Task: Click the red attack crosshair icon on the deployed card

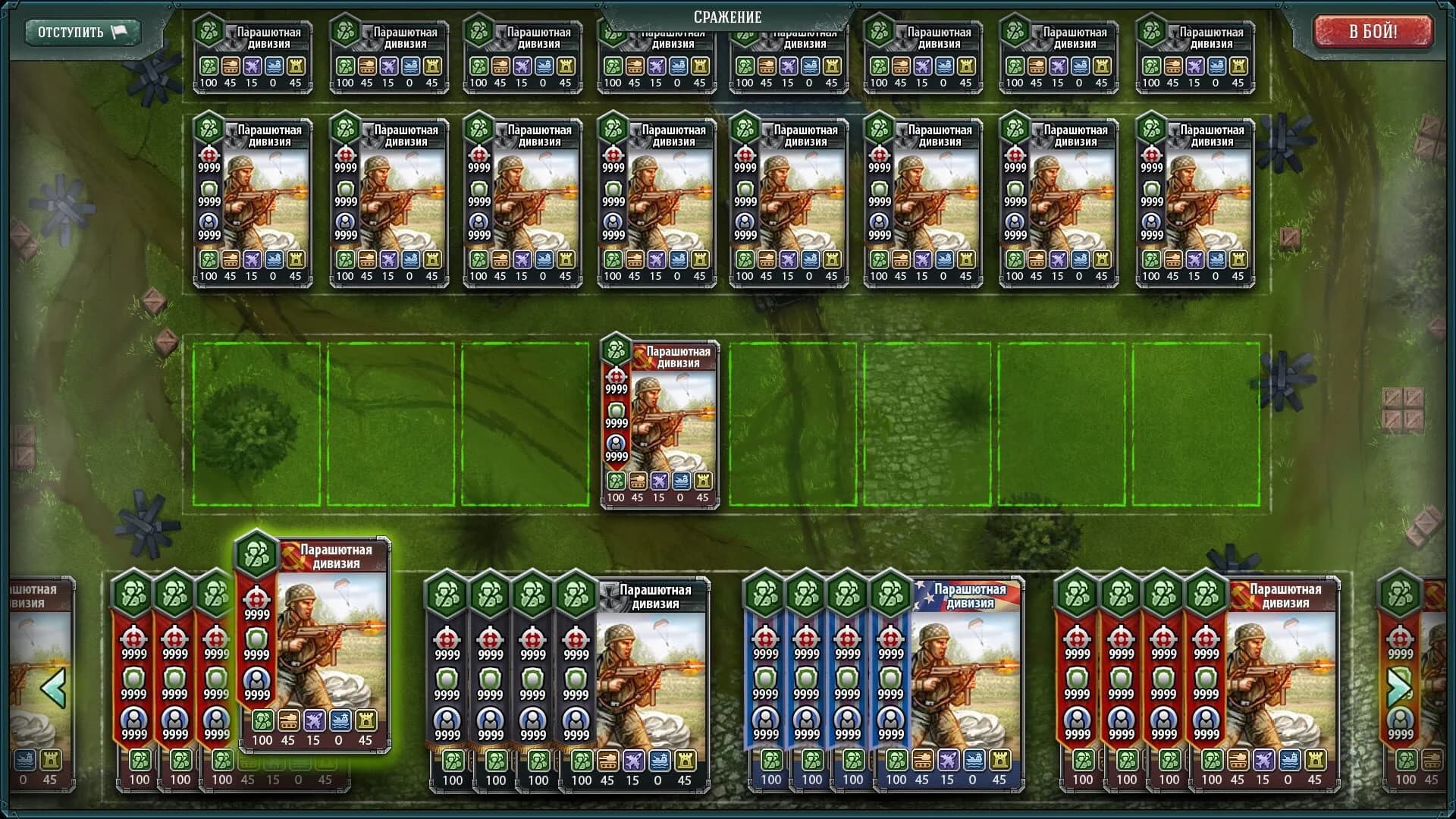Action: tap(616, 376)
